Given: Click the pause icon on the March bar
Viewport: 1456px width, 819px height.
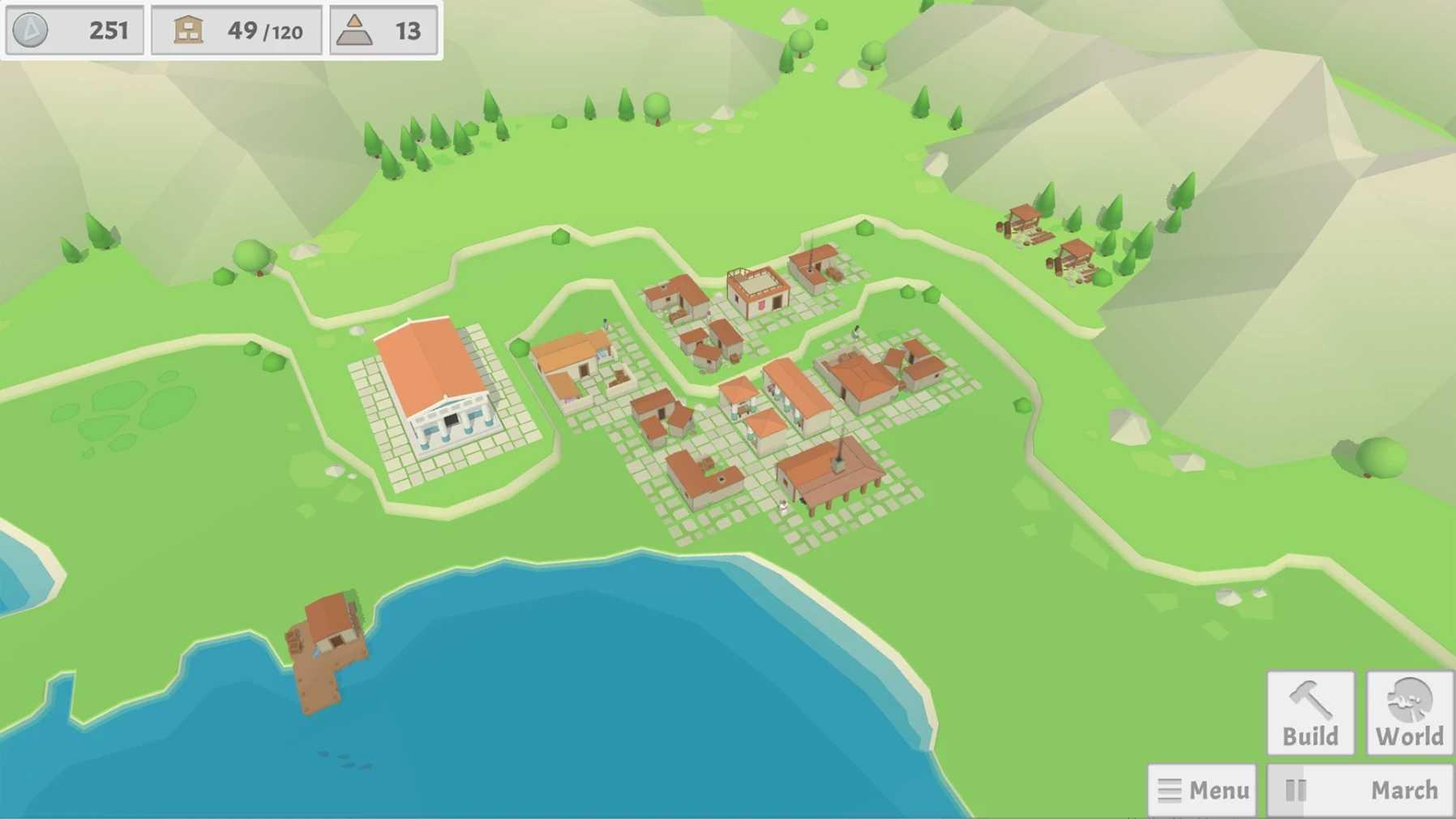Looking at the screenshot, I should point(1297,788).
